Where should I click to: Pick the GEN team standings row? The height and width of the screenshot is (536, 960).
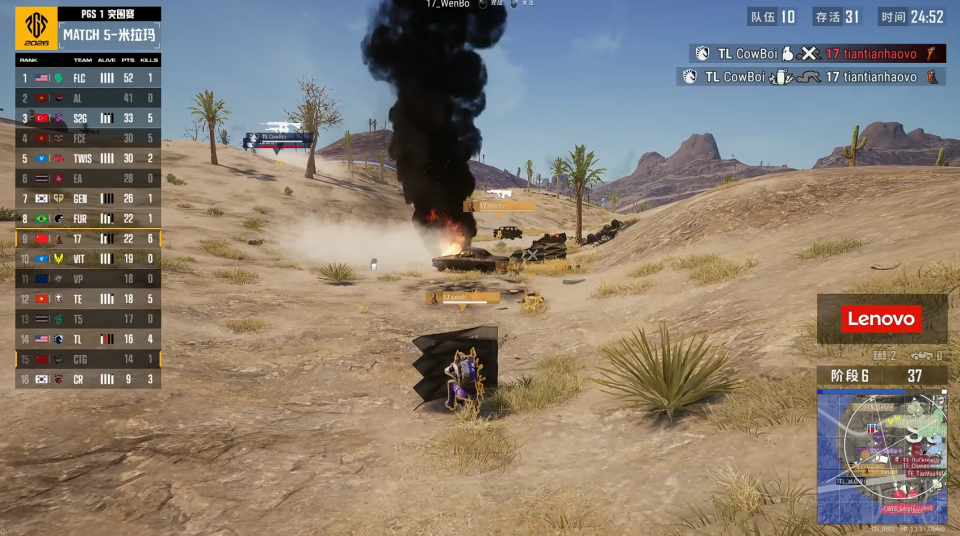point(88,198)
